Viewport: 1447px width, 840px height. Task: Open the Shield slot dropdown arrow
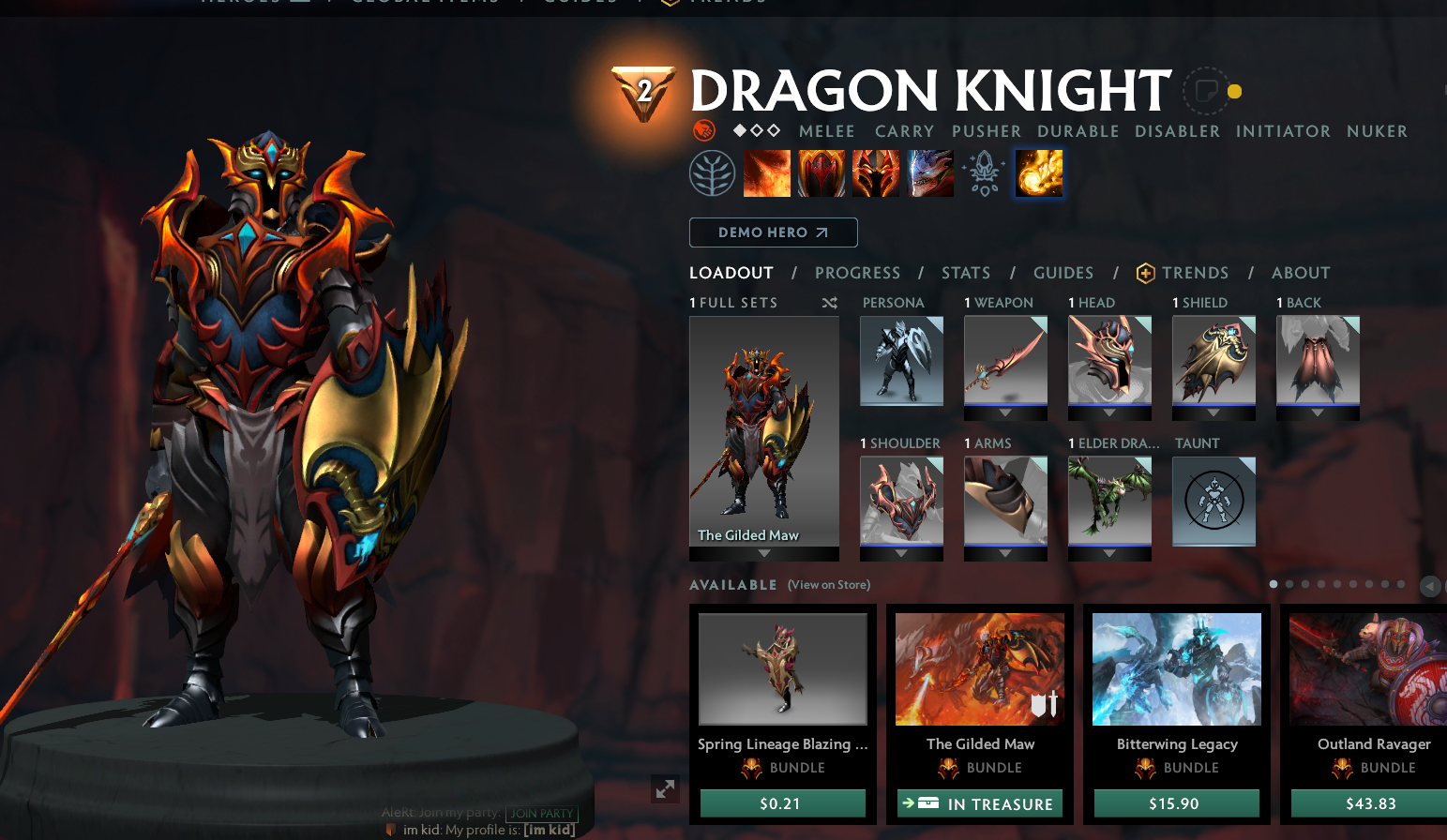tap(1213, 412)
